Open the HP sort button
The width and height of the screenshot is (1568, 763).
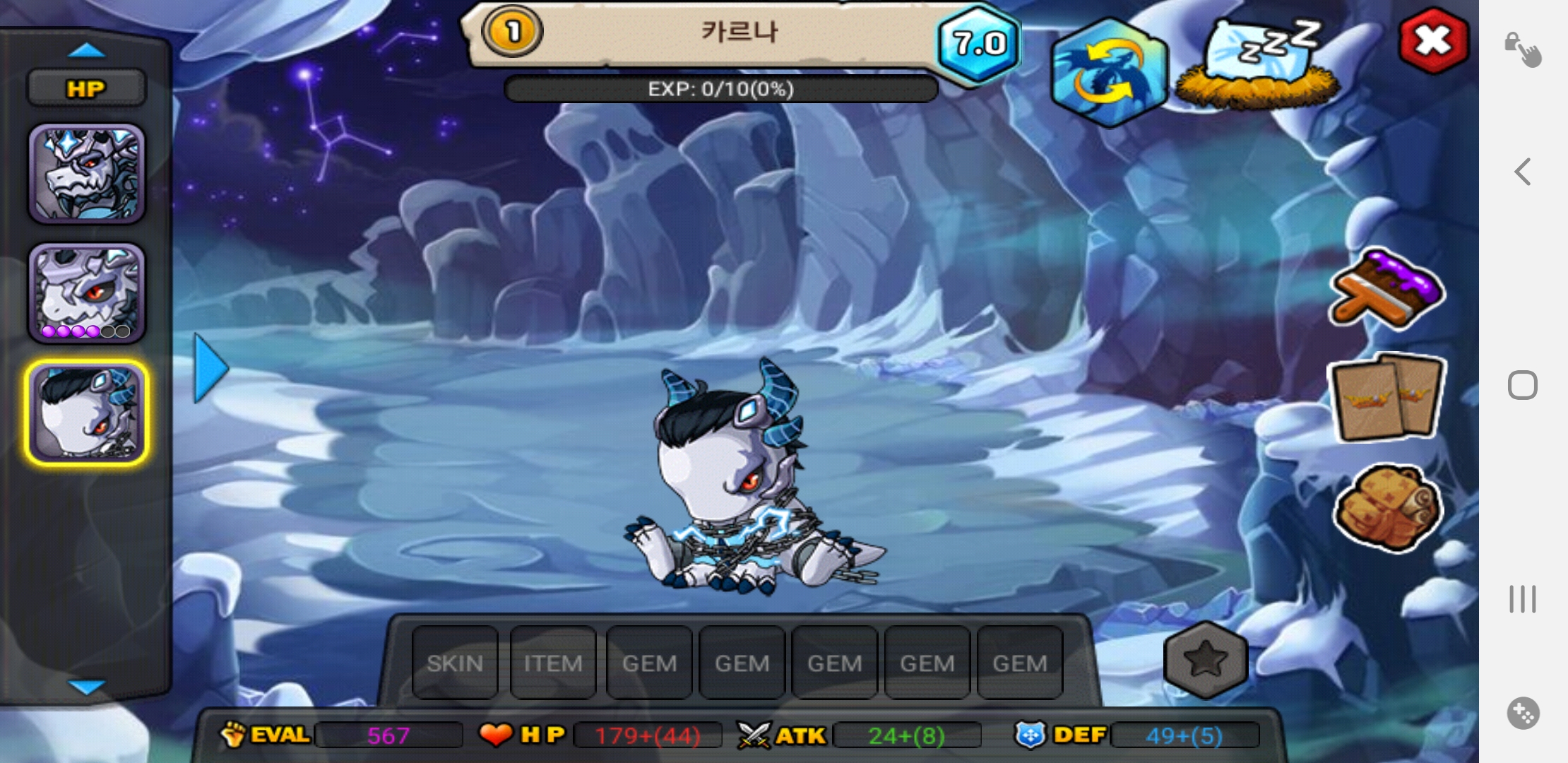click(x=86, y=88)
